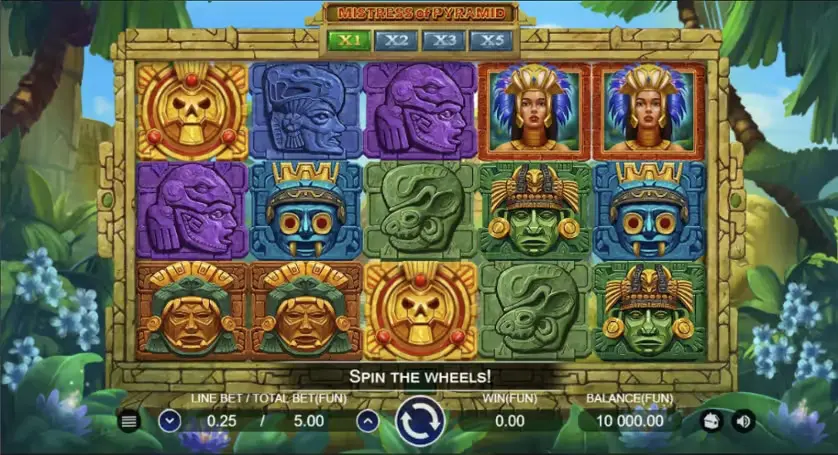Toggle the sound speaker icon
Screen dimensions: 838x455
pyautogui.click(x=744, y=421)
